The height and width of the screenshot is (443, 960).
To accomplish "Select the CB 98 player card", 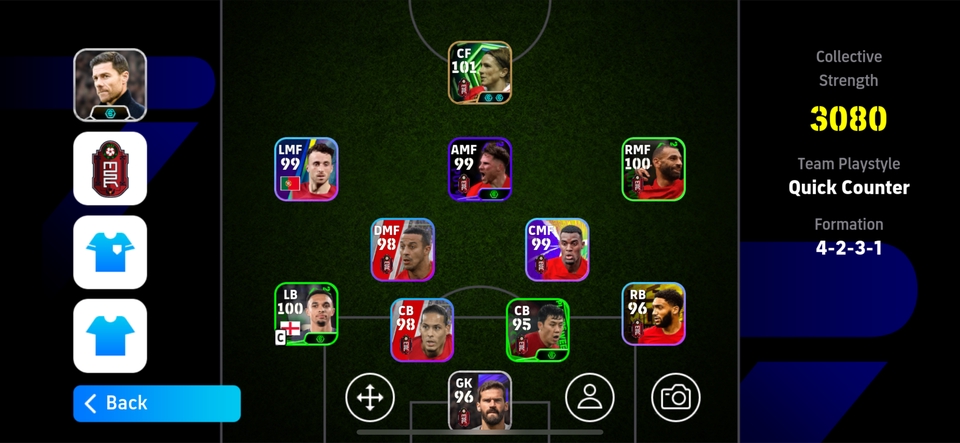I will point(422,329).
